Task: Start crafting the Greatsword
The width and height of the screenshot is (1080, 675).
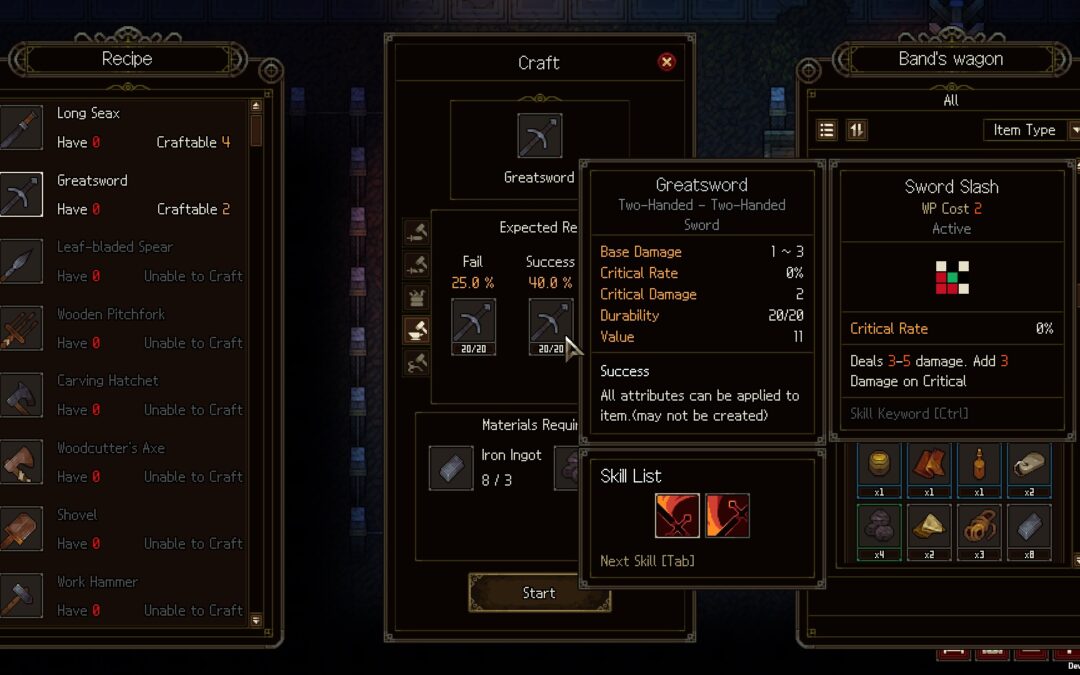Action: (x=538, y=593)
